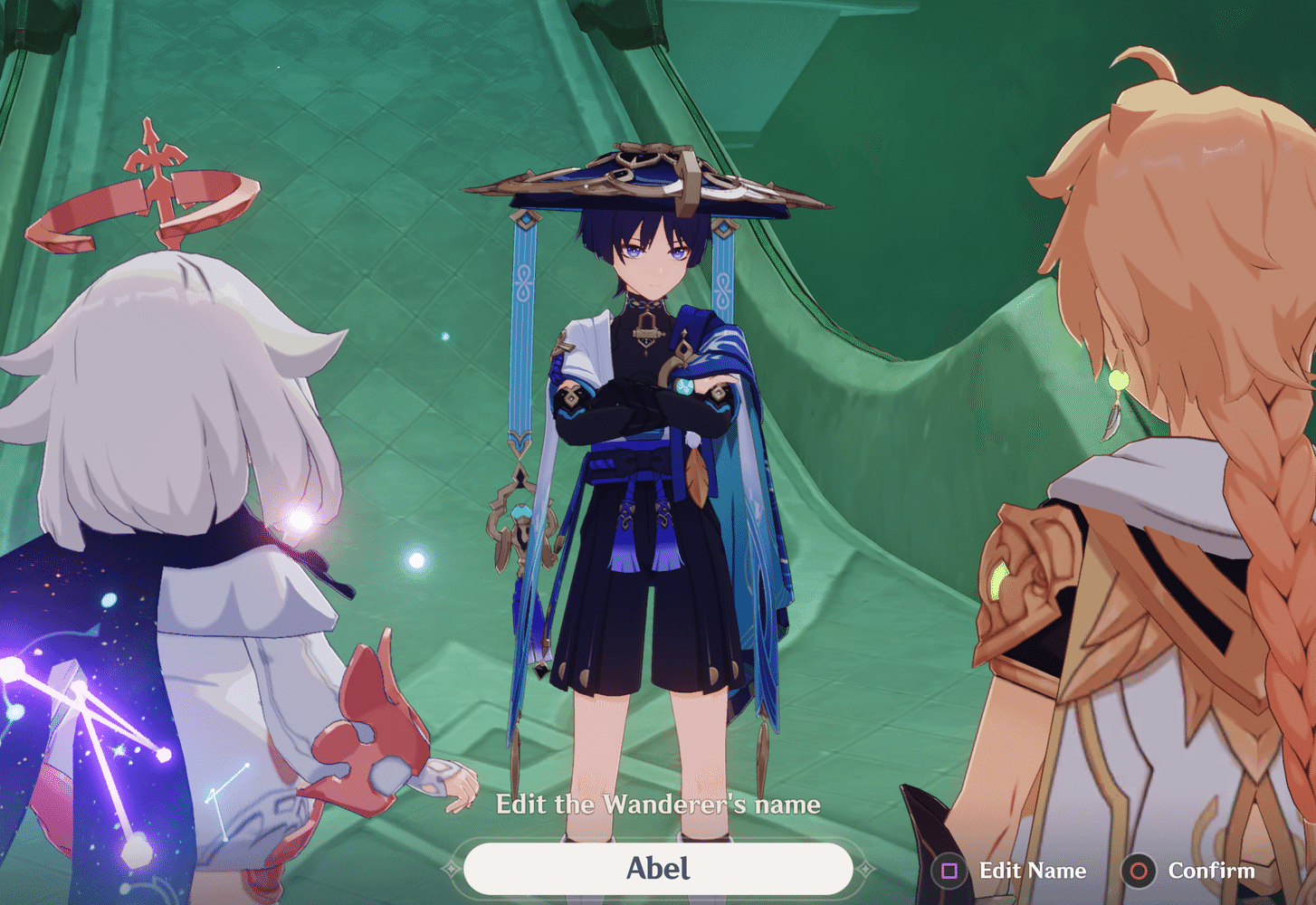The image size is (1316, 905).
Task: Click the diamond ornament left of name field
Action: point(450,869)
